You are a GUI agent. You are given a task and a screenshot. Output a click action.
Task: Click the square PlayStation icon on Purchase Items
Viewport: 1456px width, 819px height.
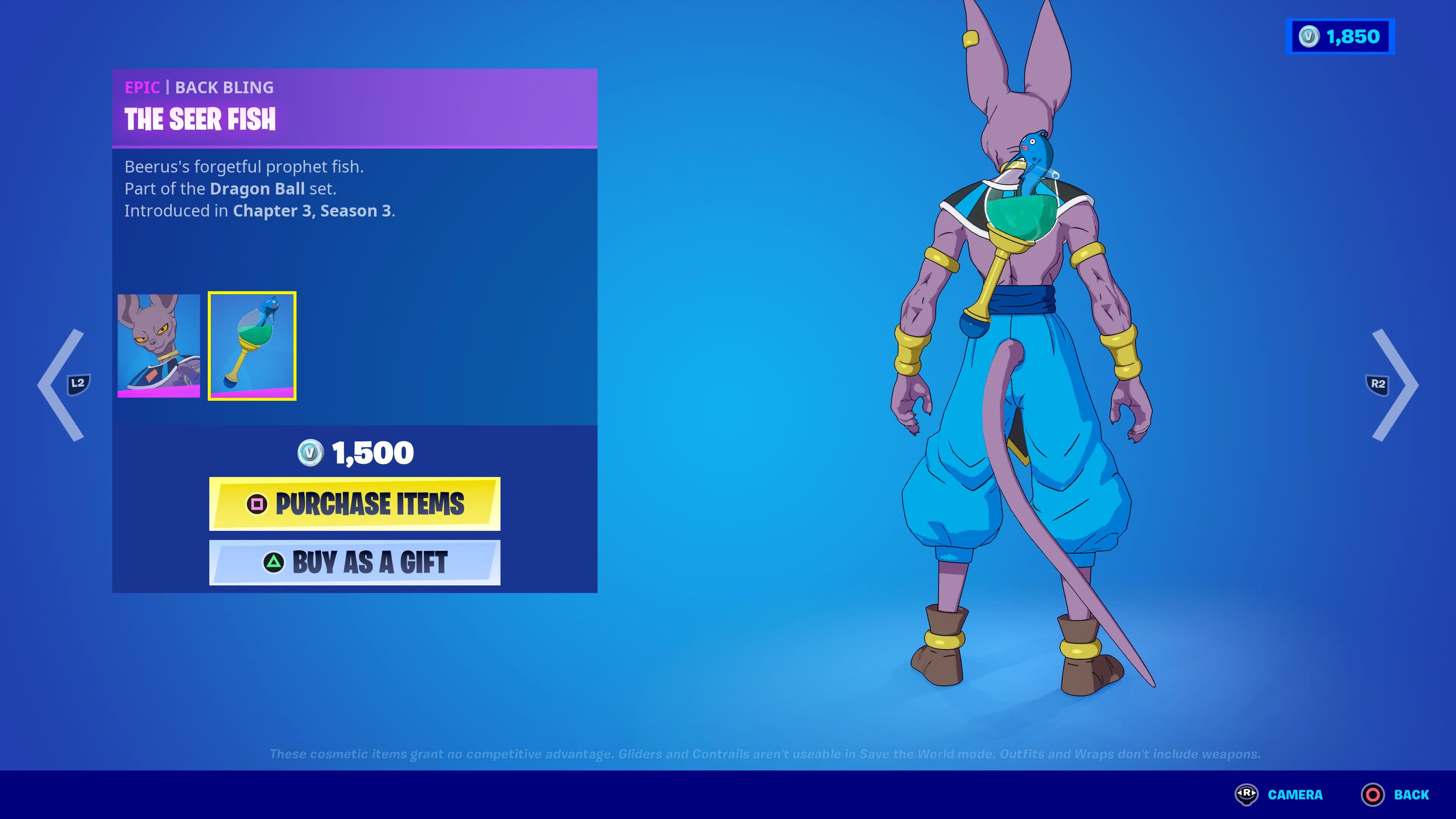click(x=258, y=505)
